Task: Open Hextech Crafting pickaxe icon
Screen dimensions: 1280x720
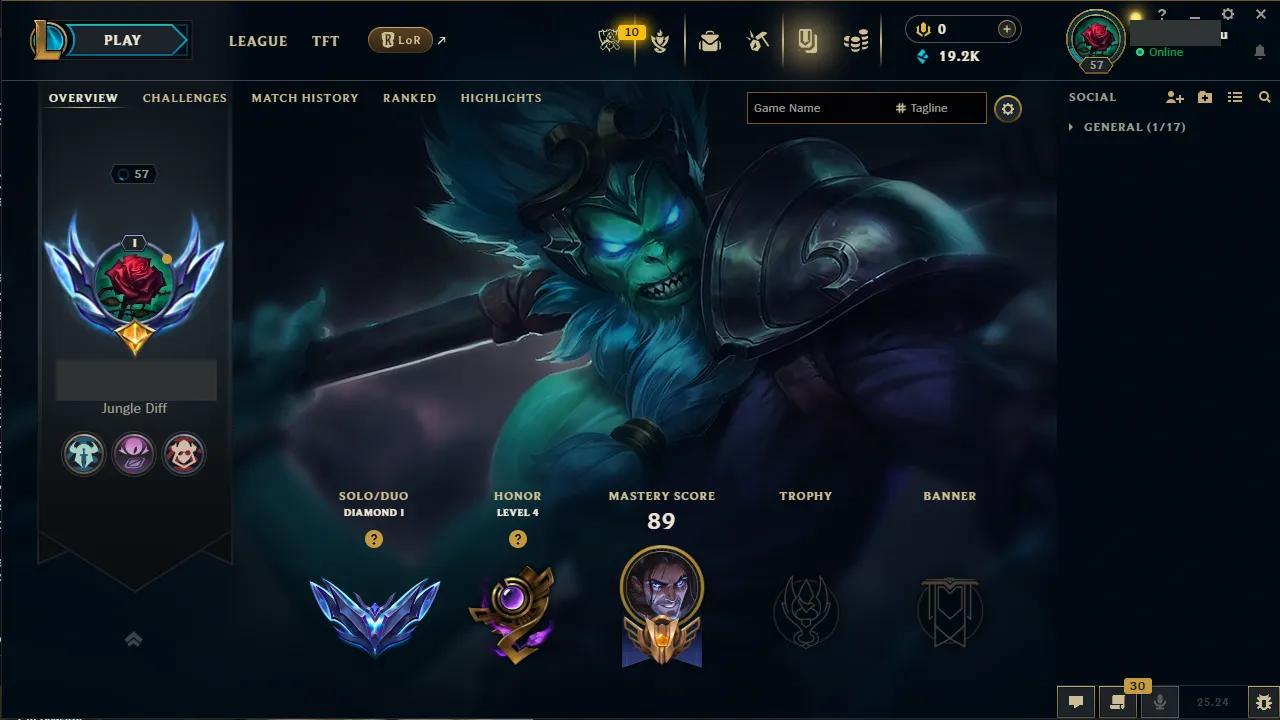Action: [757, 40]
